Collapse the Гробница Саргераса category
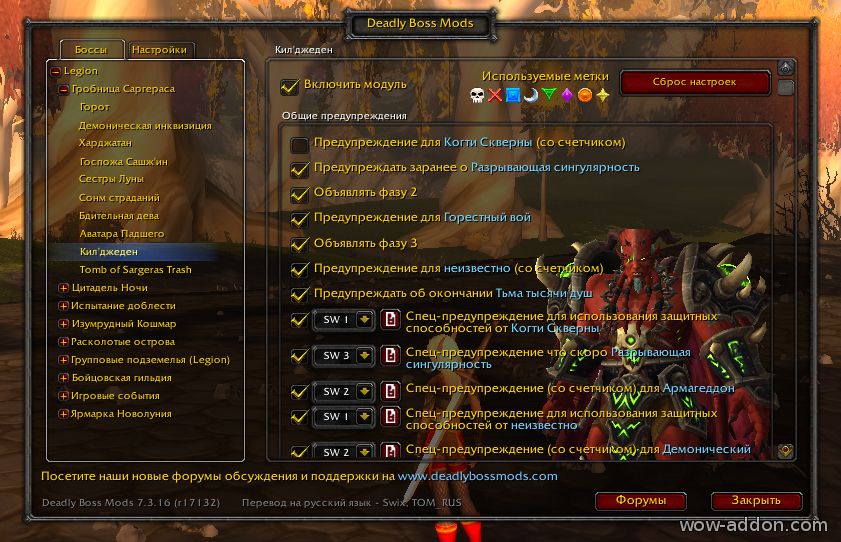The image size is (841, 542). [x=64, y=89]
